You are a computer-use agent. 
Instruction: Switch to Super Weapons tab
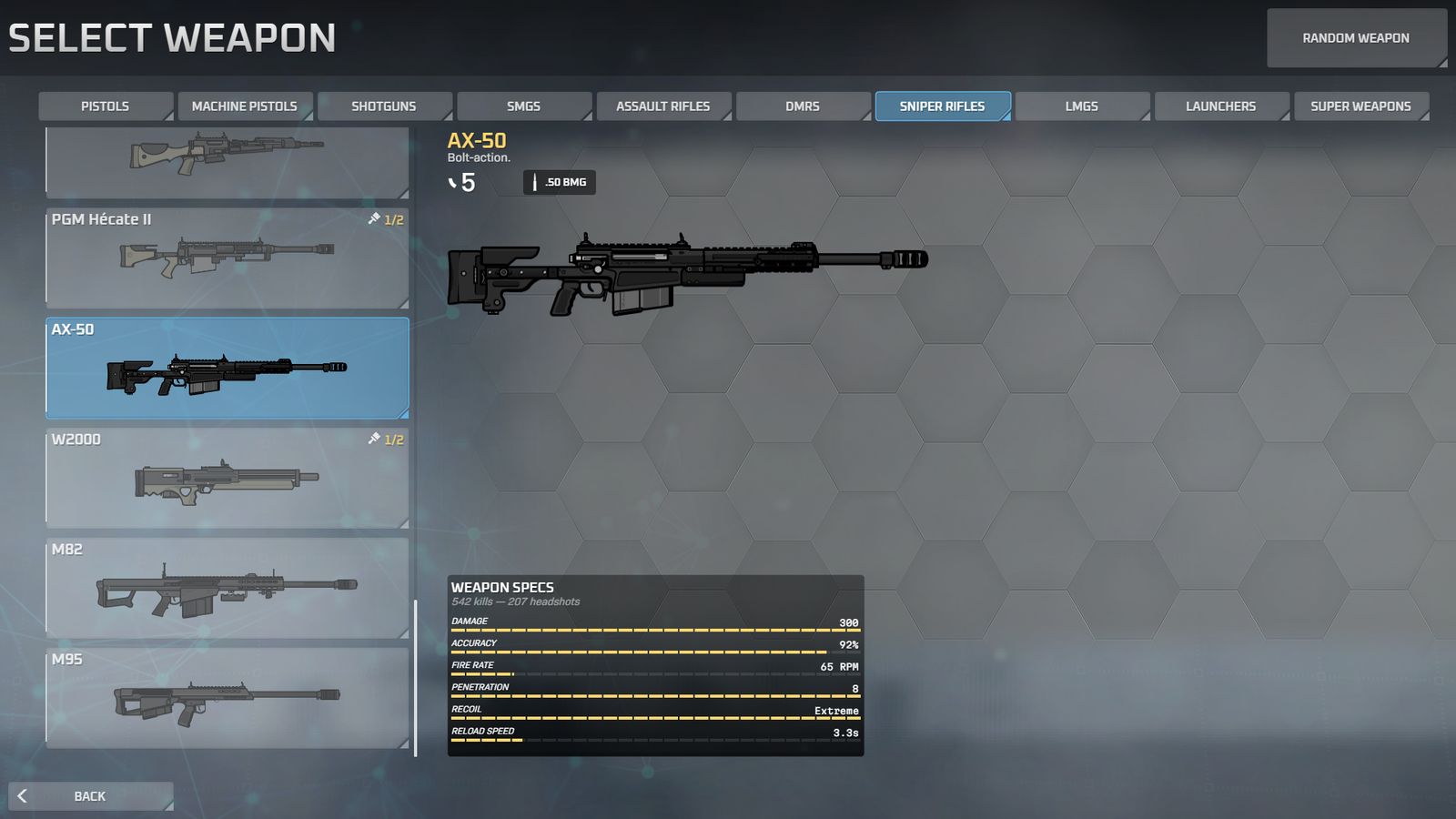pos(1360,106)
